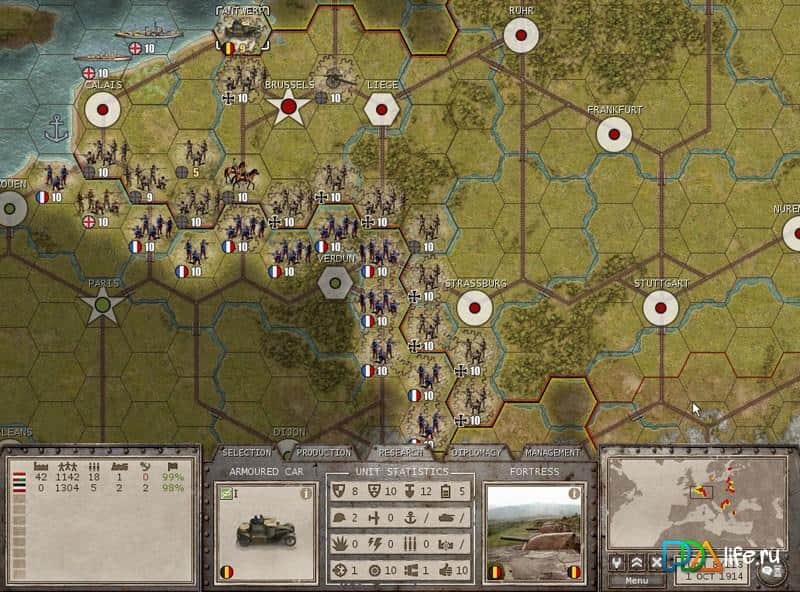Toggle the armoured car checkbox icon

coord(225,493)
